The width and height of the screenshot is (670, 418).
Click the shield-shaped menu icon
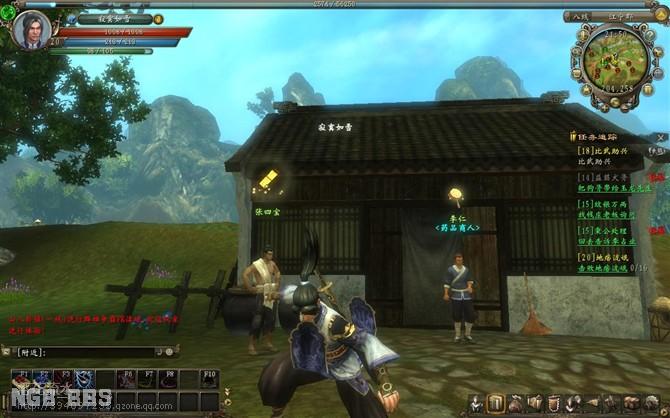tap(555, 403)
